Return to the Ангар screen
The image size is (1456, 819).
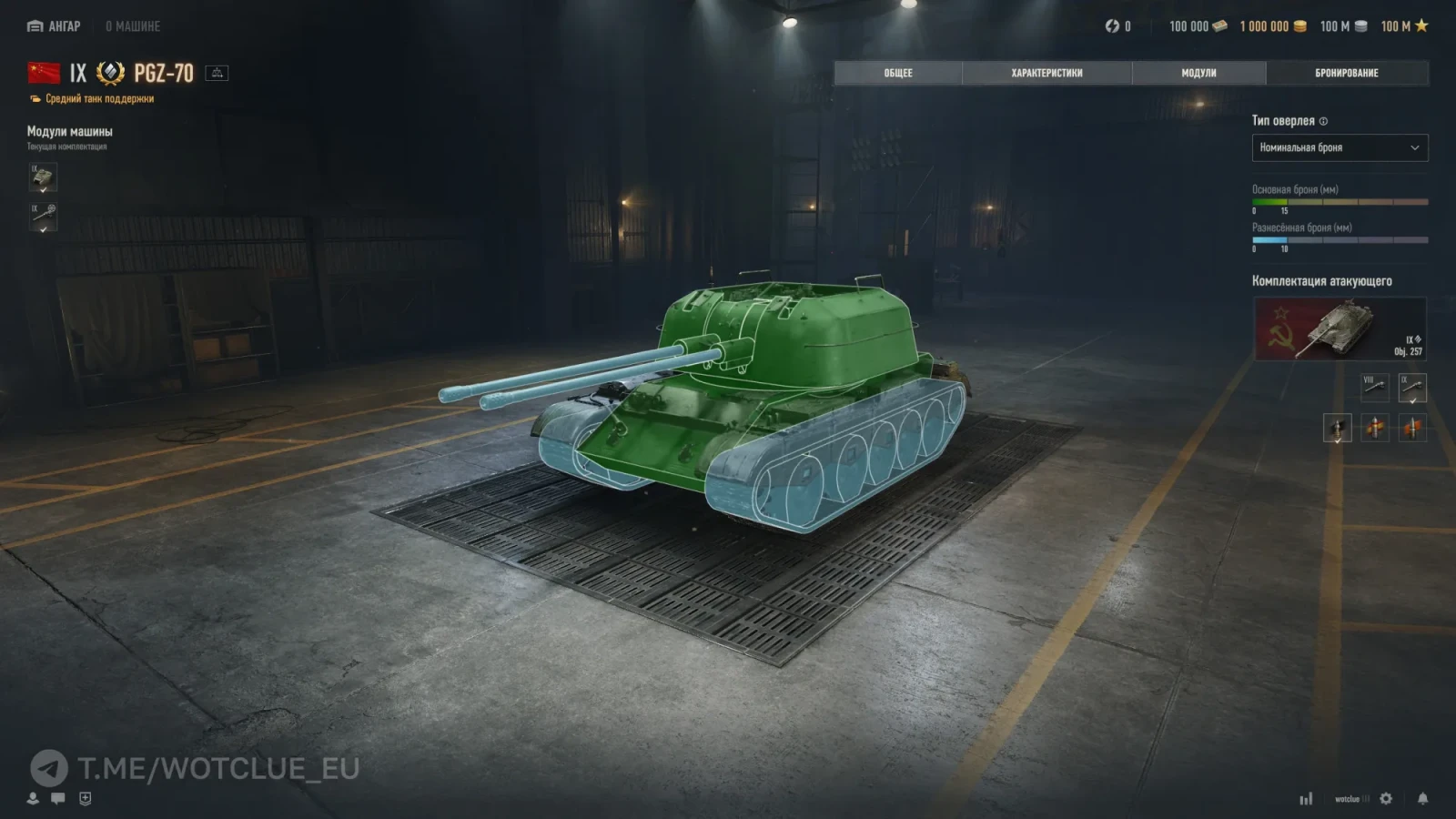[x=55, y=26]
